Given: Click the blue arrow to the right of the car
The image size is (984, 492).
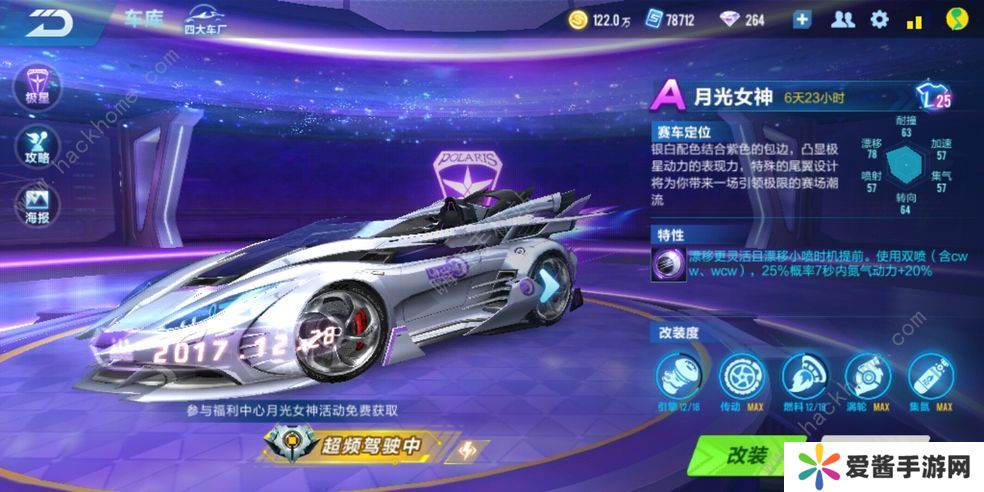Looking at the screenshot, I should tap(552, 285).
